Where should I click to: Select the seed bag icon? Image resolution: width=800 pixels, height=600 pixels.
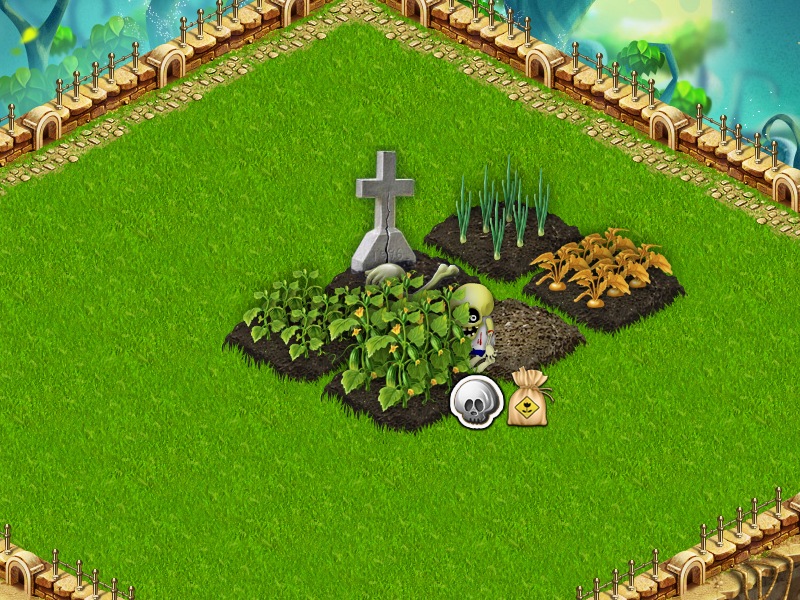(x=529, y=399)
